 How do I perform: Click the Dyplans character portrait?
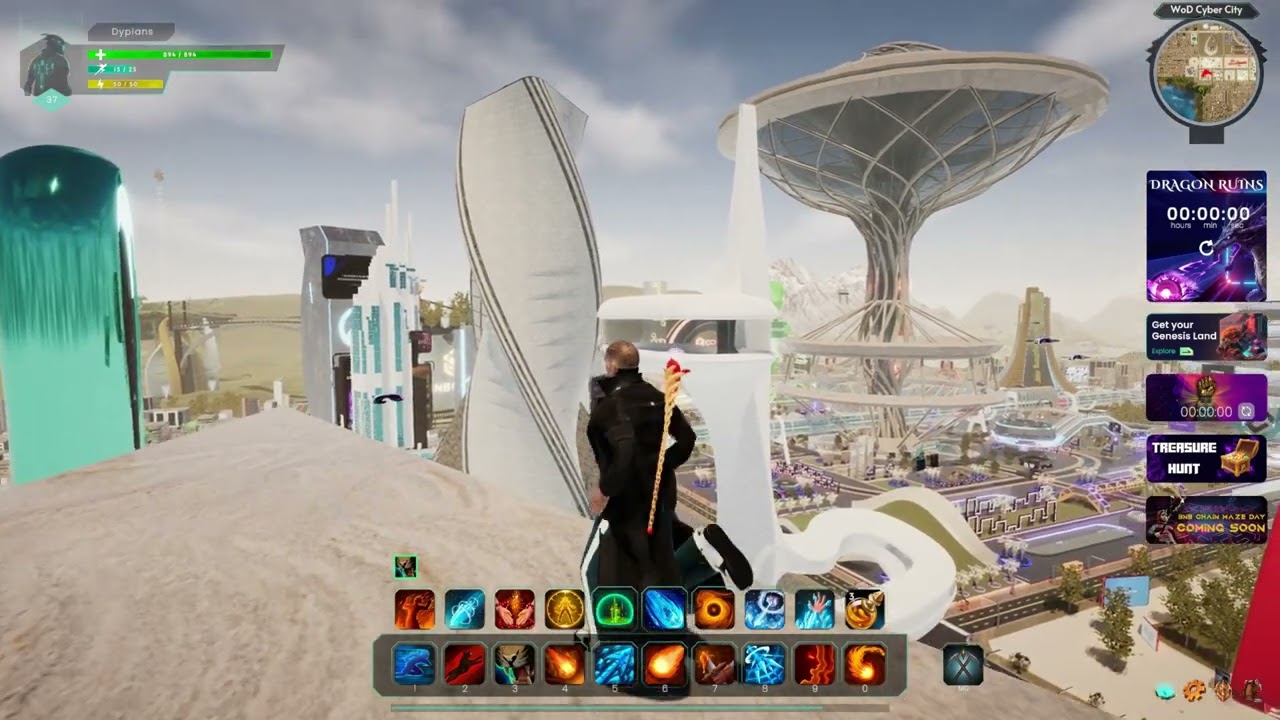(46, 66)
